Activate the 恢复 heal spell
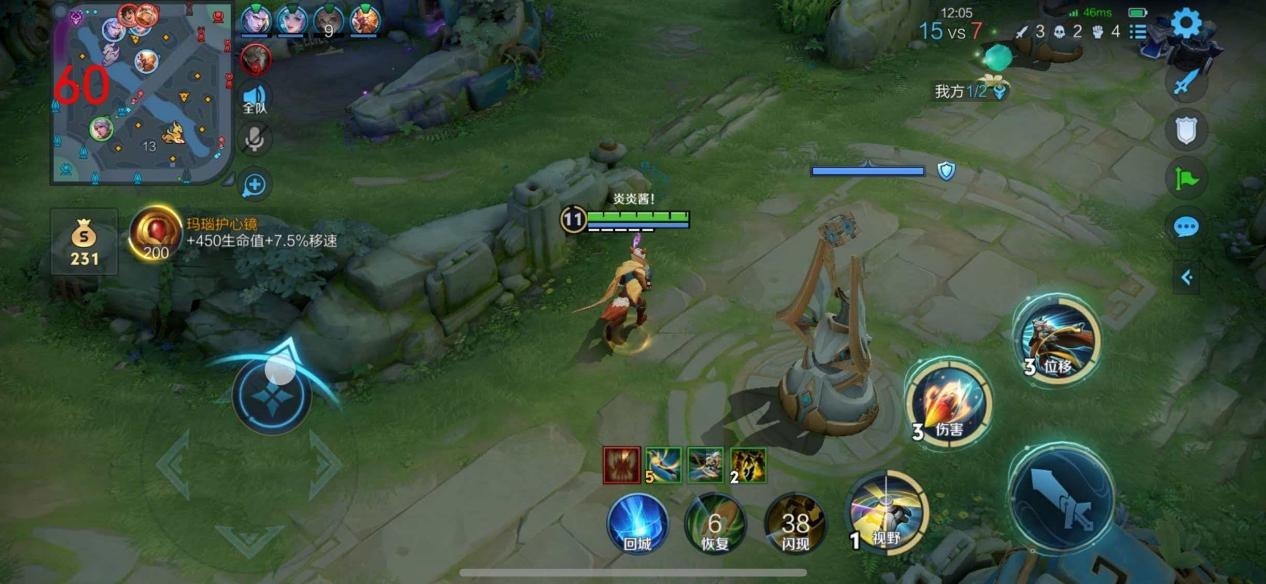Image resolution: width=1266 pixels, height=584 pixels. point(715,522)
